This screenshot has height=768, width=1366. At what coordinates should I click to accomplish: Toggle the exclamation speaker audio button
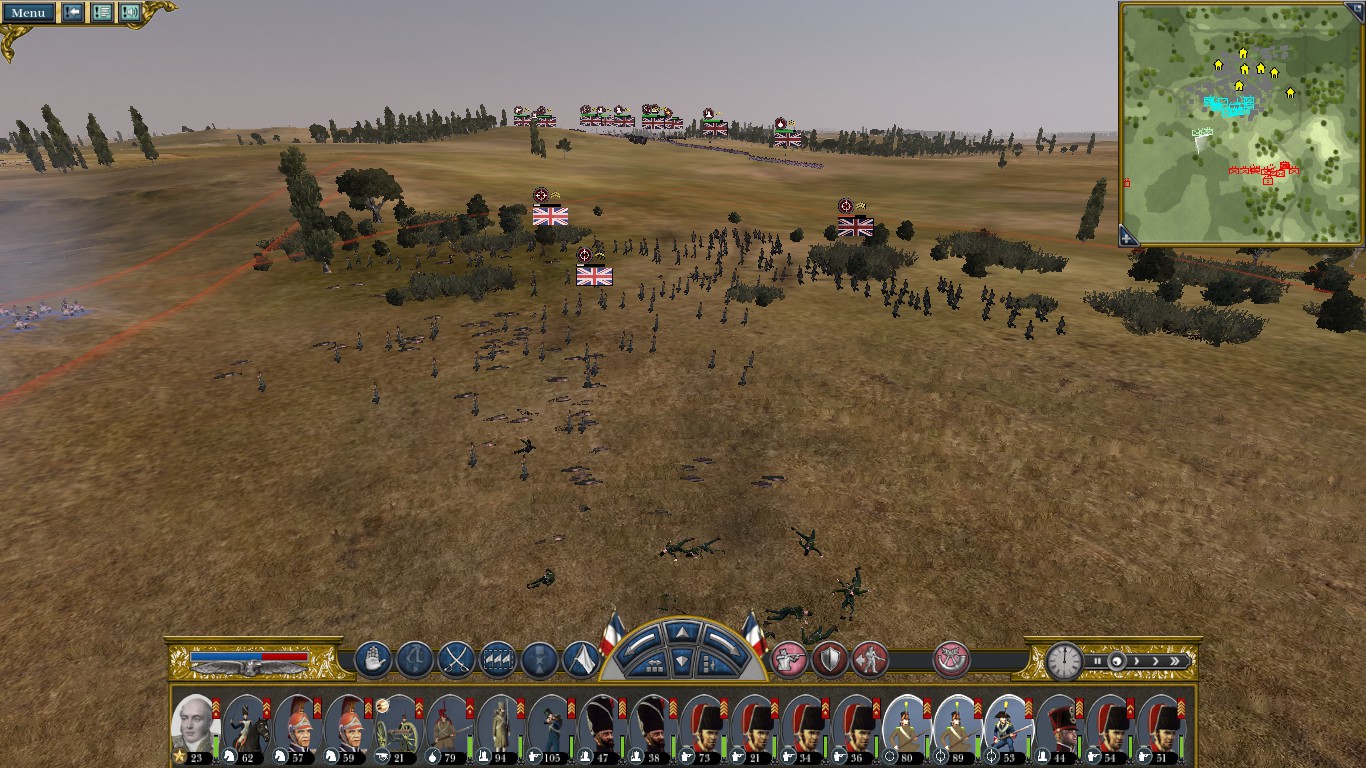[130, 13]
